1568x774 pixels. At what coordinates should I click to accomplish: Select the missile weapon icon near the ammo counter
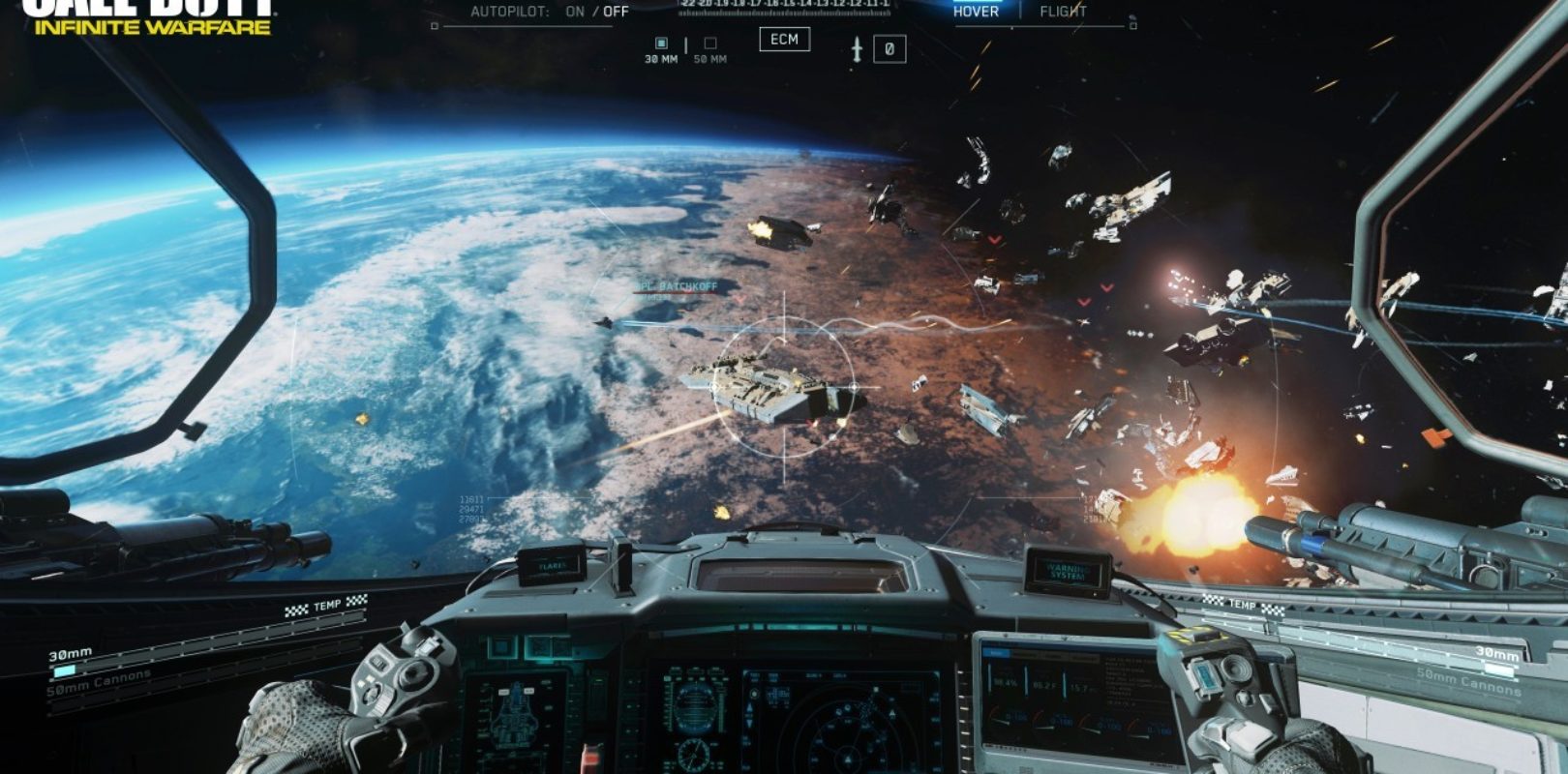(857, 47)
